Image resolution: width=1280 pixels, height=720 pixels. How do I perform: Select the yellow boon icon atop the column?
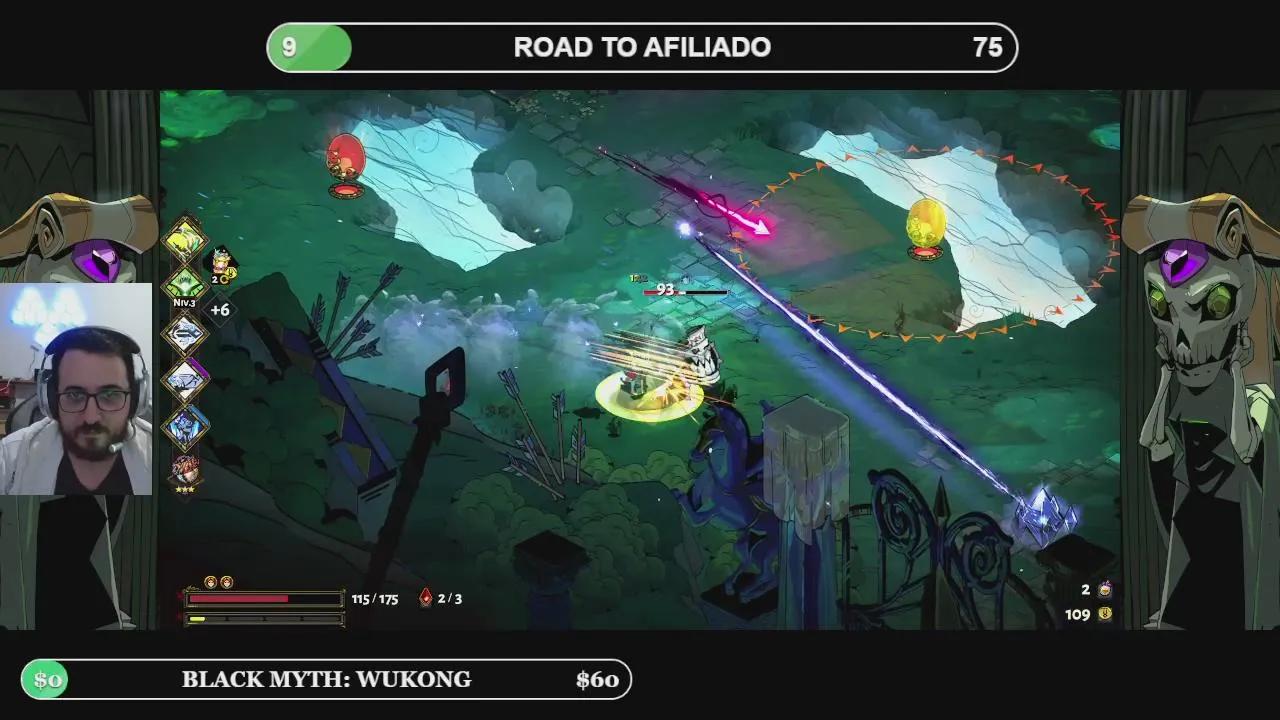185,239
